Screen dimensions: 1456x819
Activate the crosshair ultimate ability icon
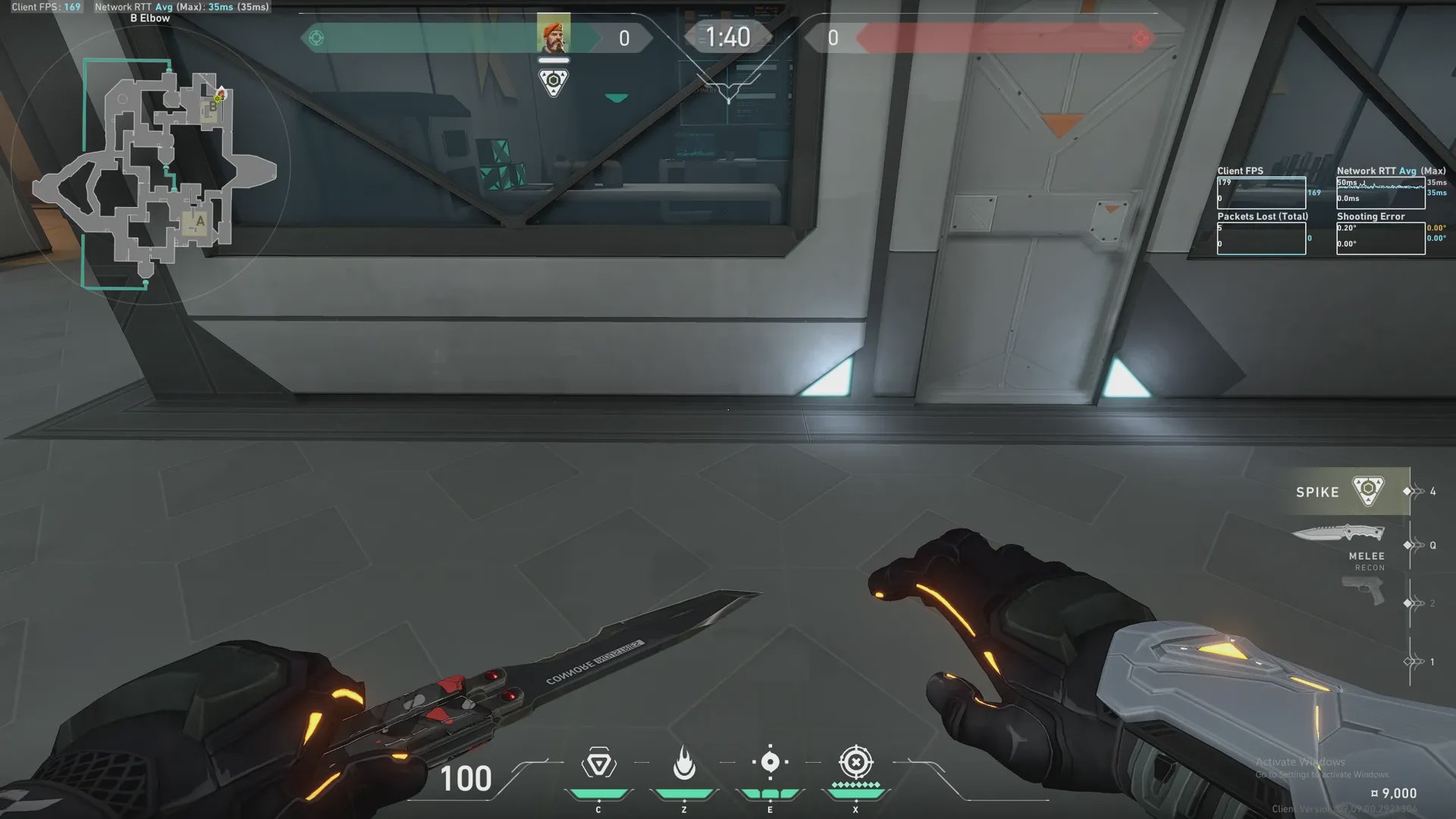[855, 762]
